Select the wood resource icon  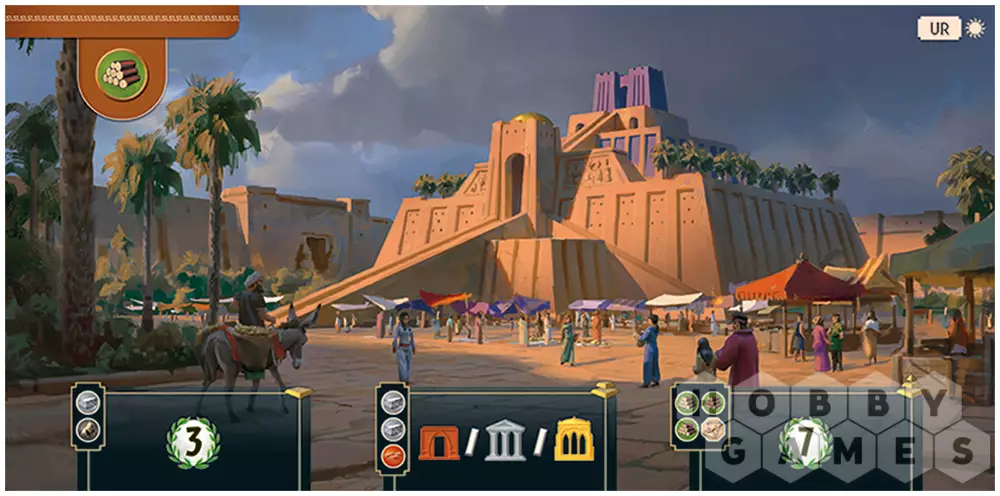pos(121,72)
